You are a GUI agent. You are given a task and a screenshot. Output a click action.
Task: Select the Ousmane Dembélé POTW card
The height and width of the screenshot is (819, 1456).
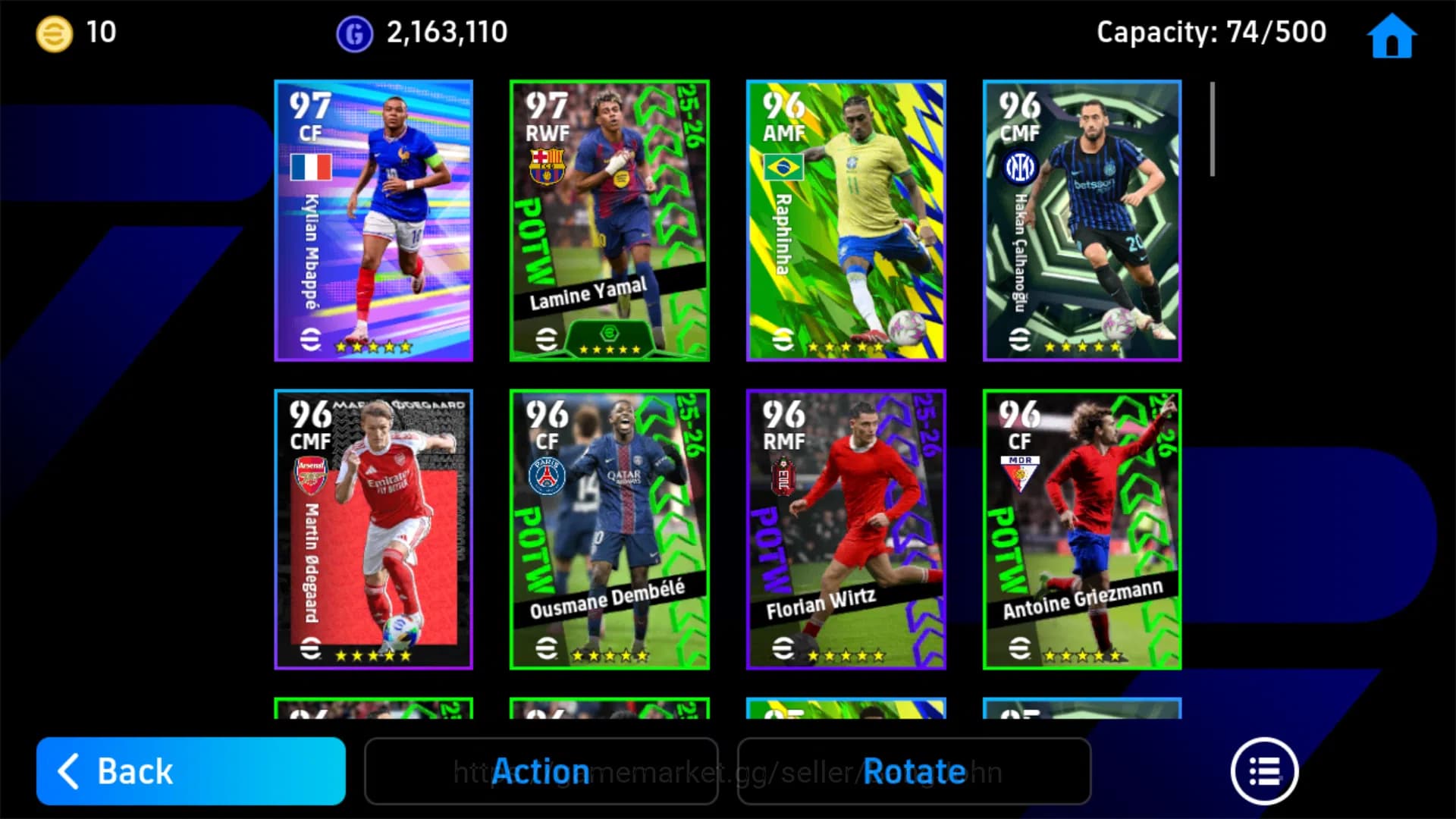tap(609, 529)
